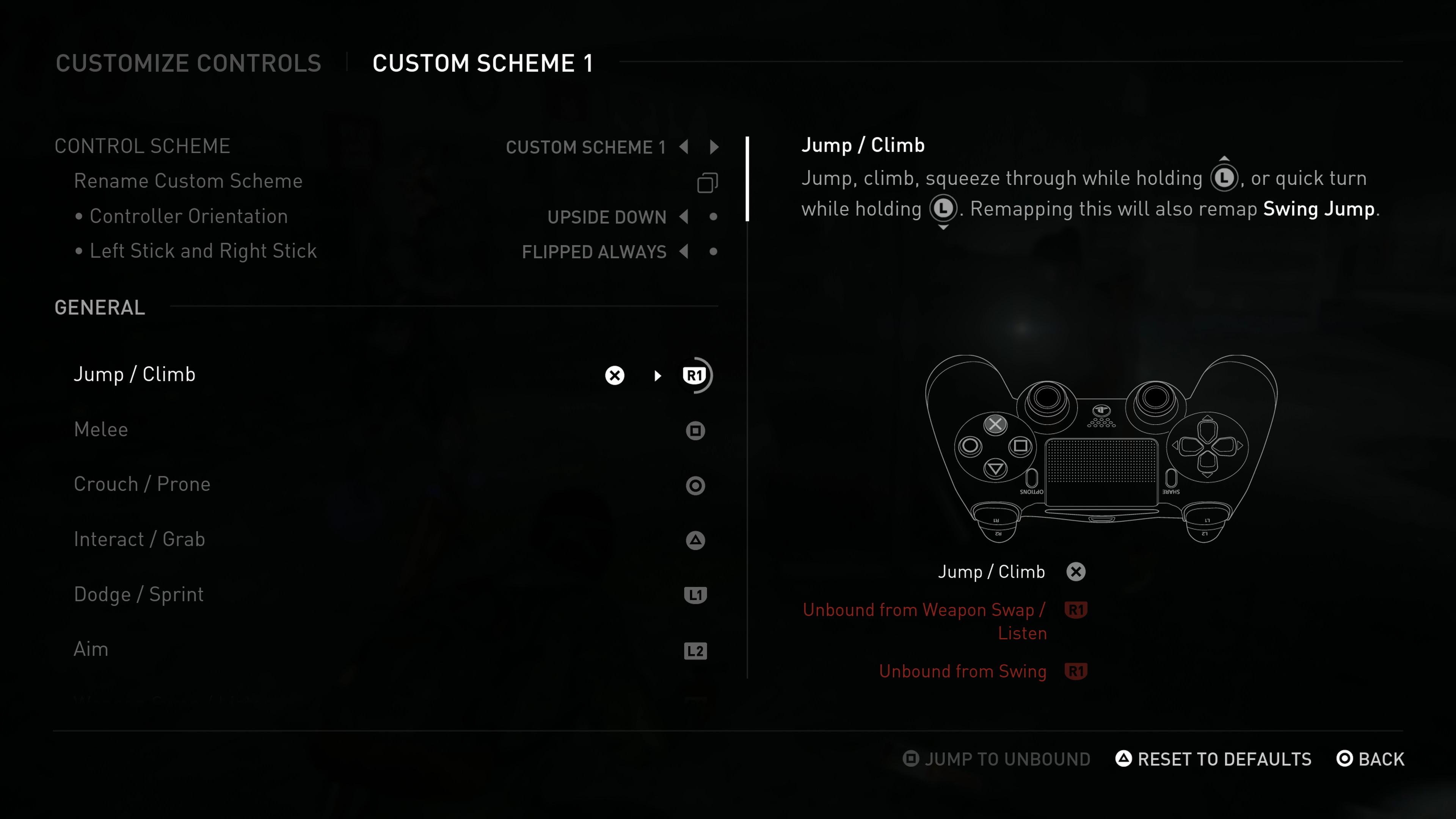Select the Melee action row
This screenshot has width=1456, height=819.
click(101, 430)
